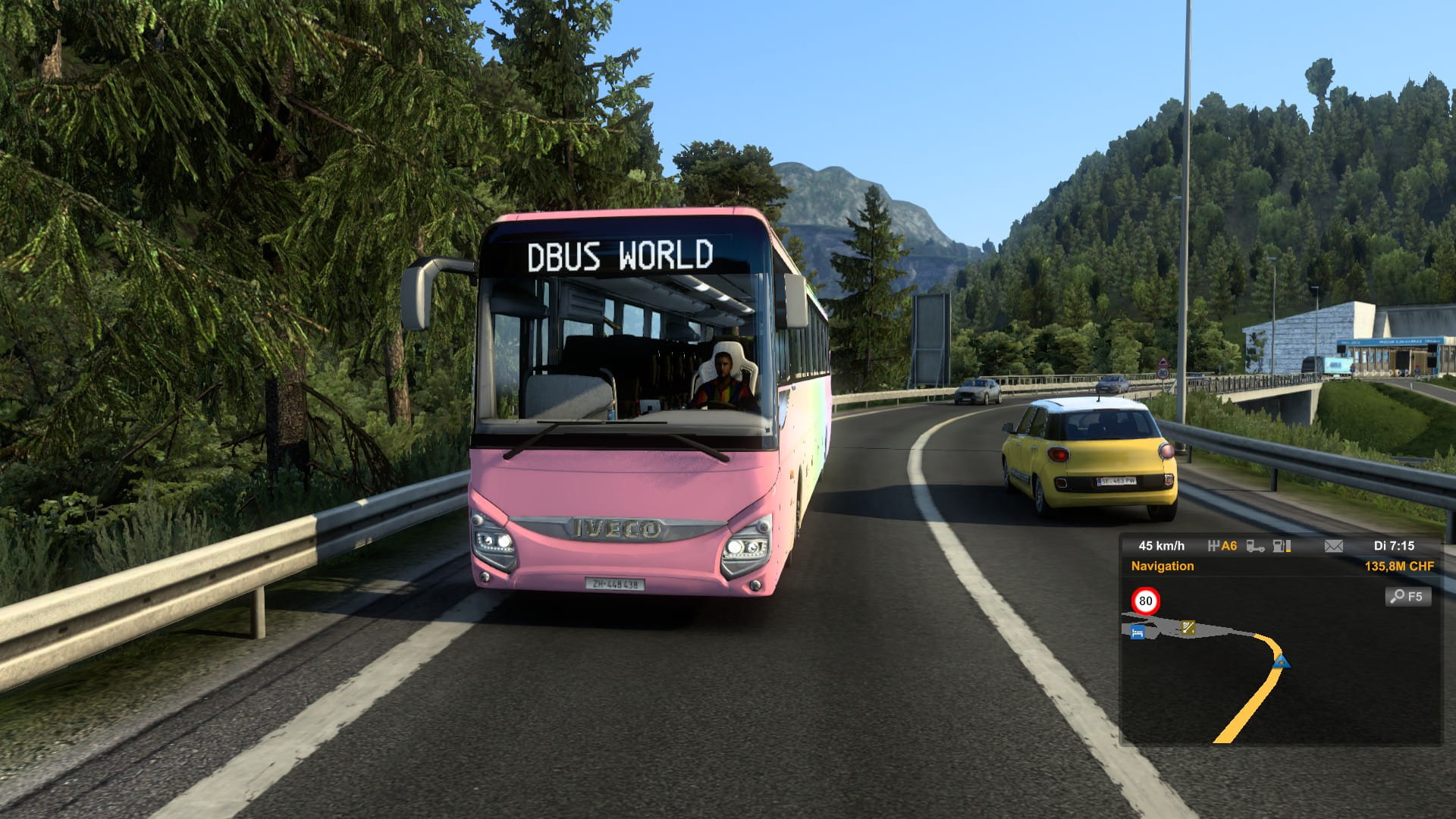
Task: Select the truck damage status icon
Action: point(1255,546)
